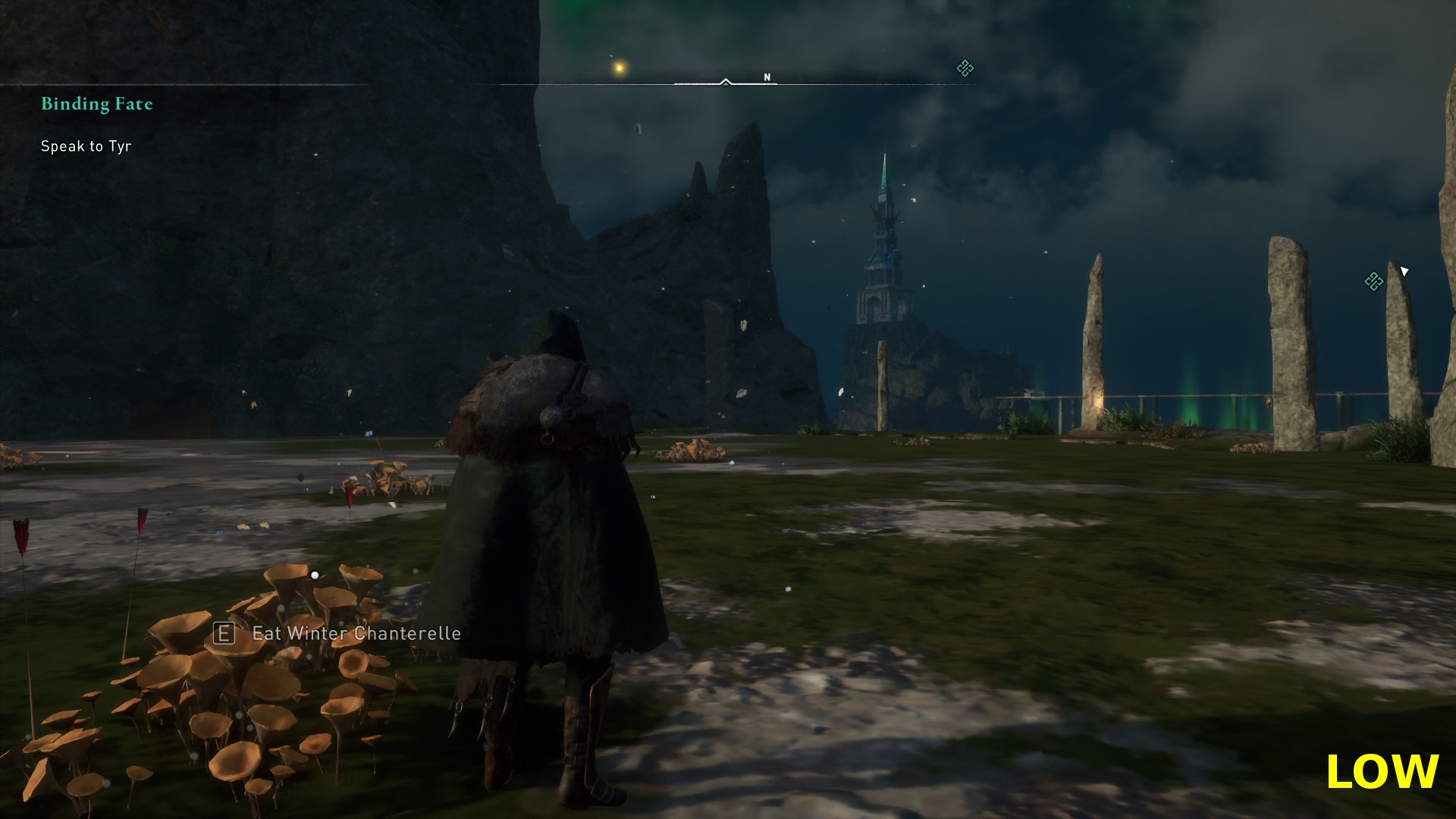This screenshot has width=1456, height=819.
Task: Click the teal knot marker on the compass bar
Action: pyautogui.click(x=965, y=69)
